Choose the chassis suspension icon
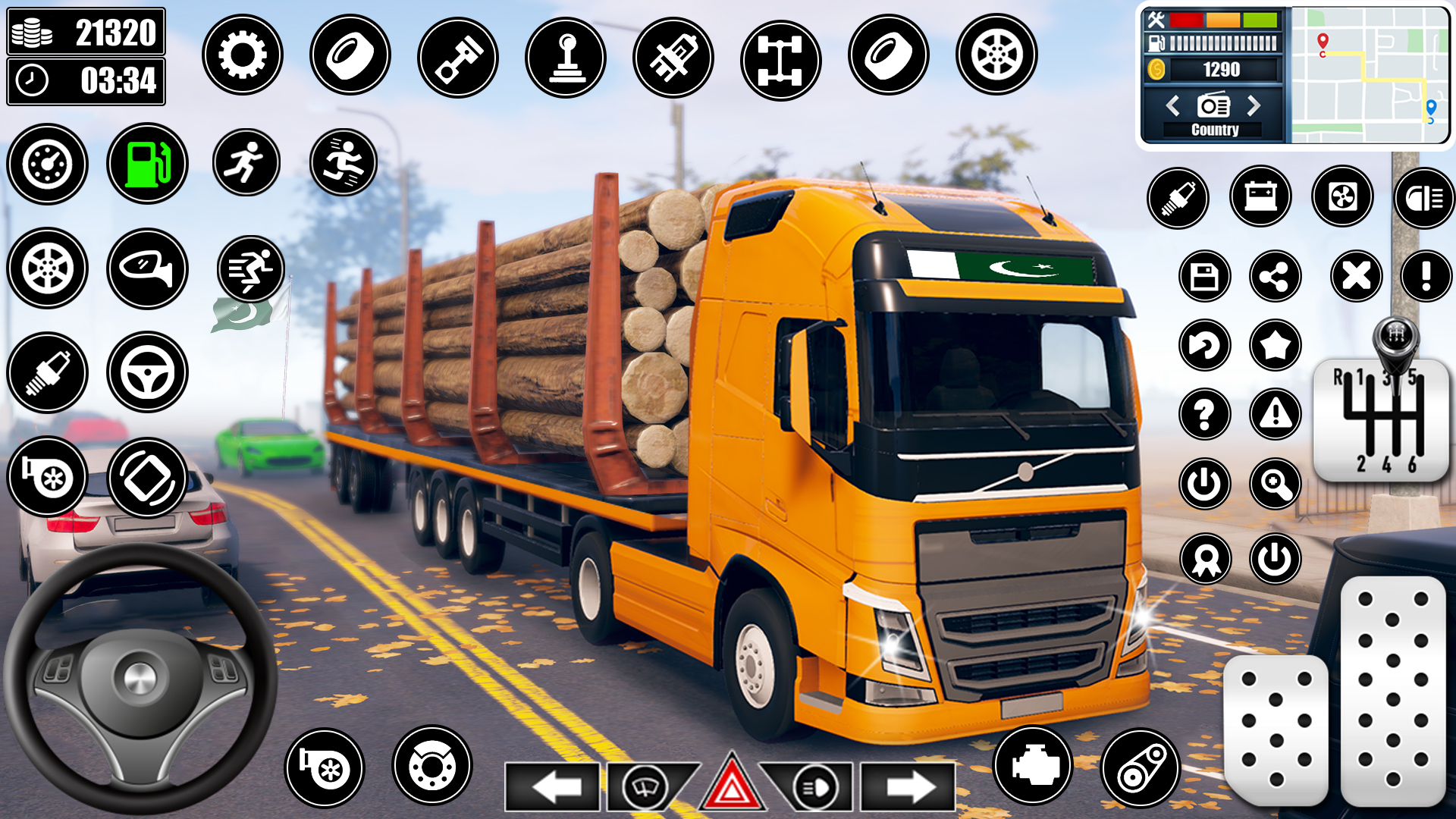1456x819 pixels. (x=781, y=55)
